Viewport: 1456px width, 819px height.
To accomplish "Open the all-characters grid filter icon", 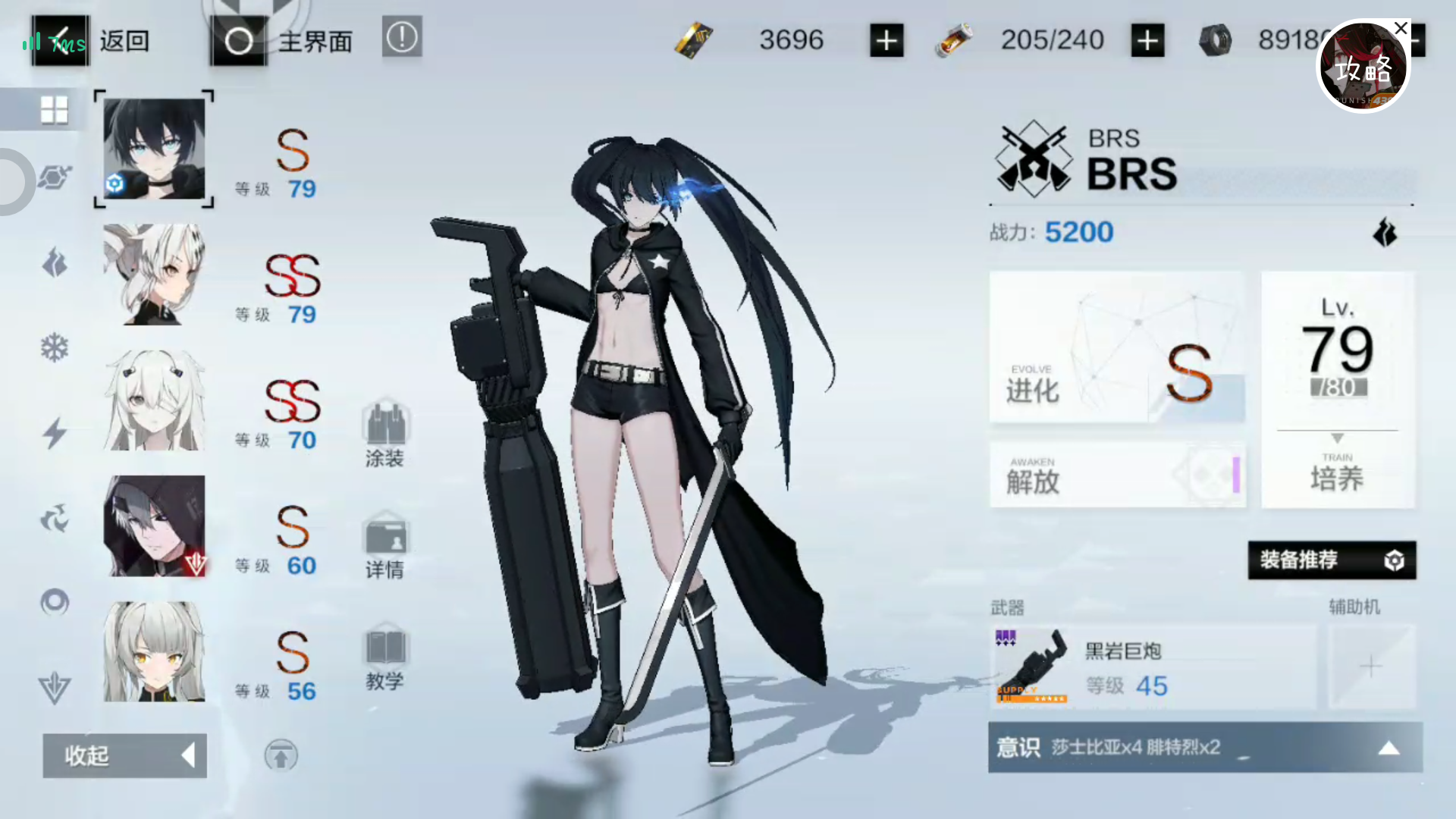I will coord(55,108).
